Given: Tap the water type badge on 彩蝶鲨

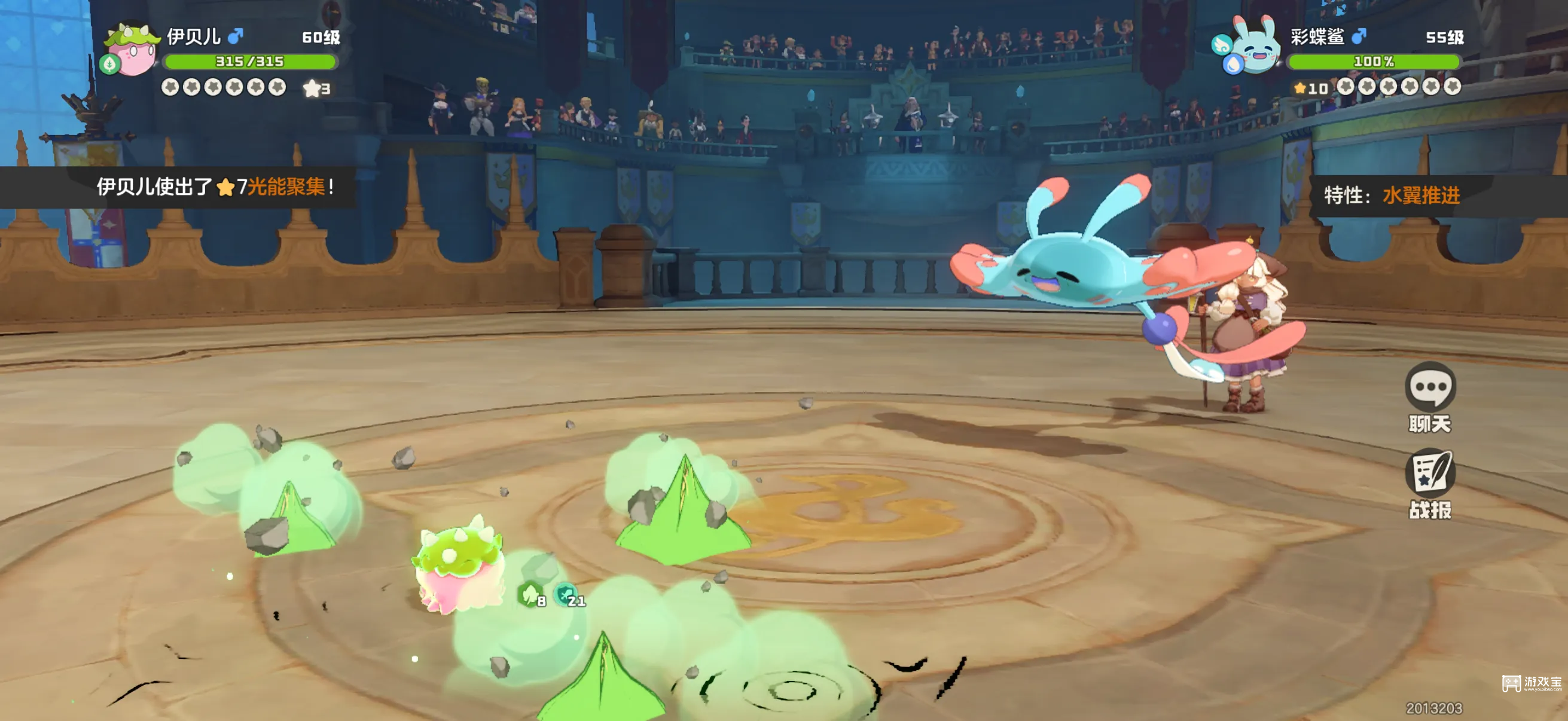Looking at the screenshot, I should pos(1233,65).
